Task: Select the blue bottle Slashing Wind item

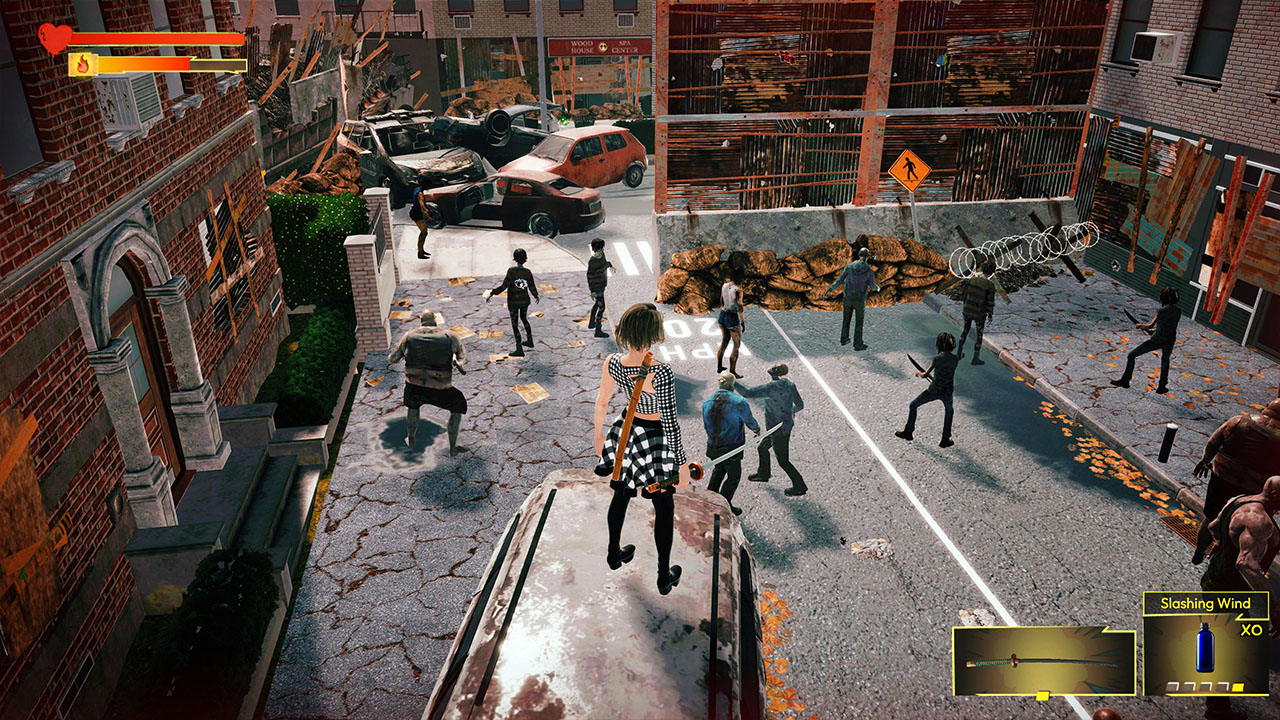Action: click(1206, 646)
